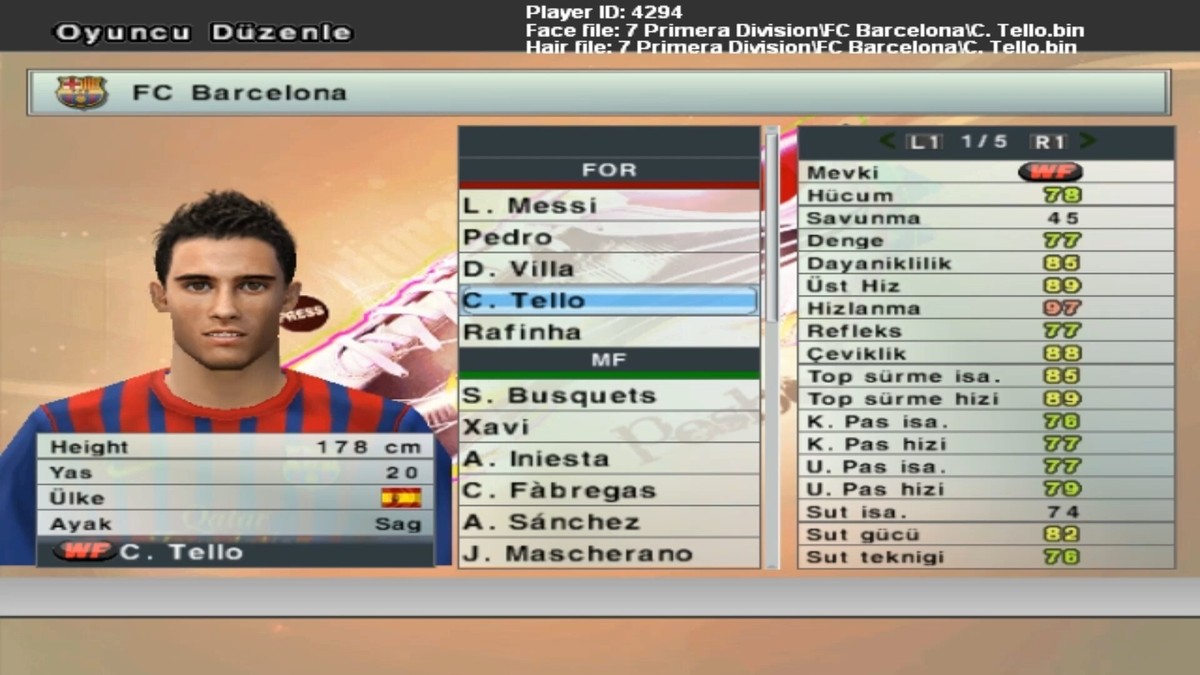Select the Sut gücü stat row
Image resolution: width=1200 pixels, height=675 pixels.
(x=985, y=534)
